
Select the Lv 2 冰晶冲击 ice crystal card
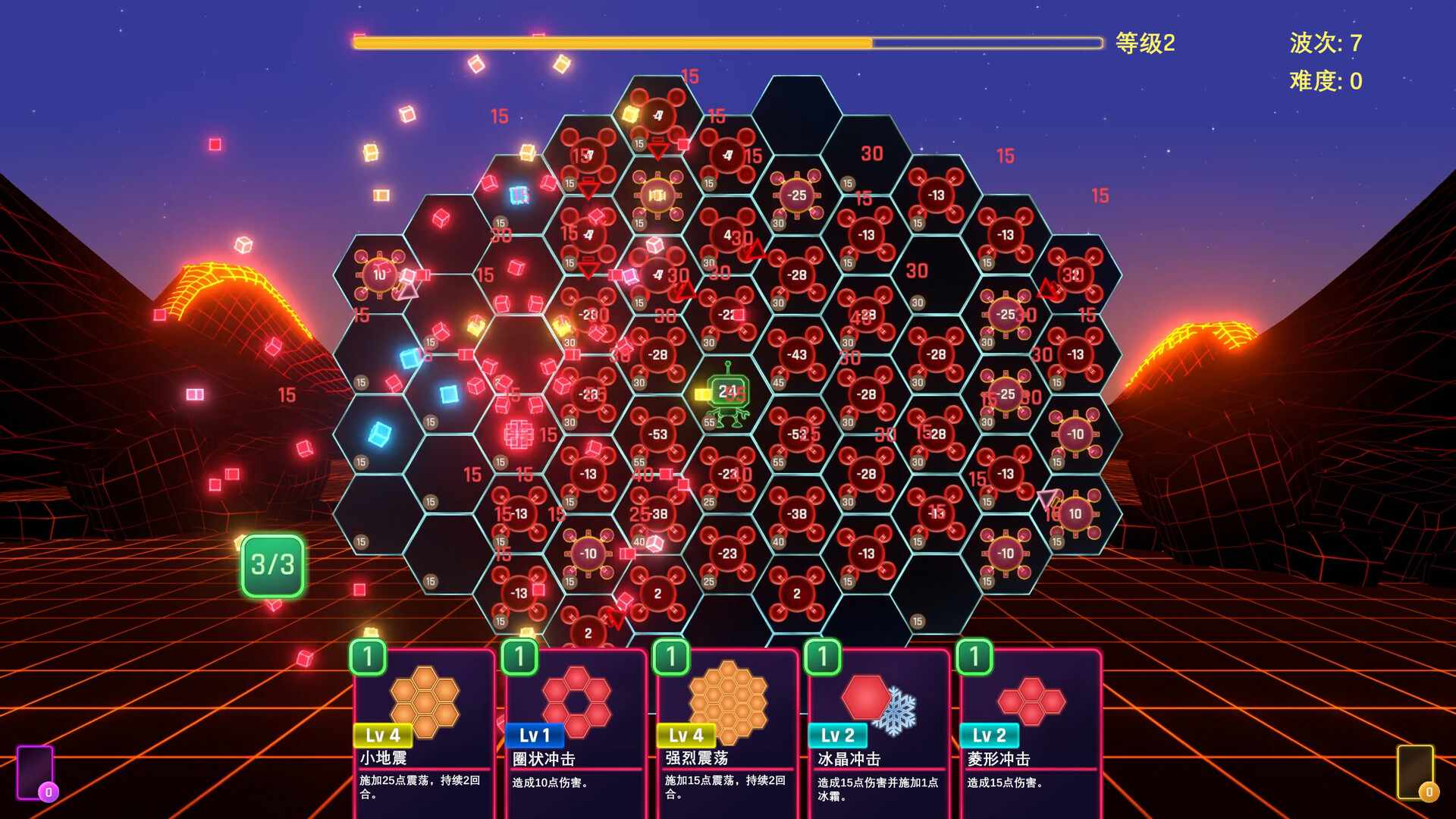pos(878,728)
